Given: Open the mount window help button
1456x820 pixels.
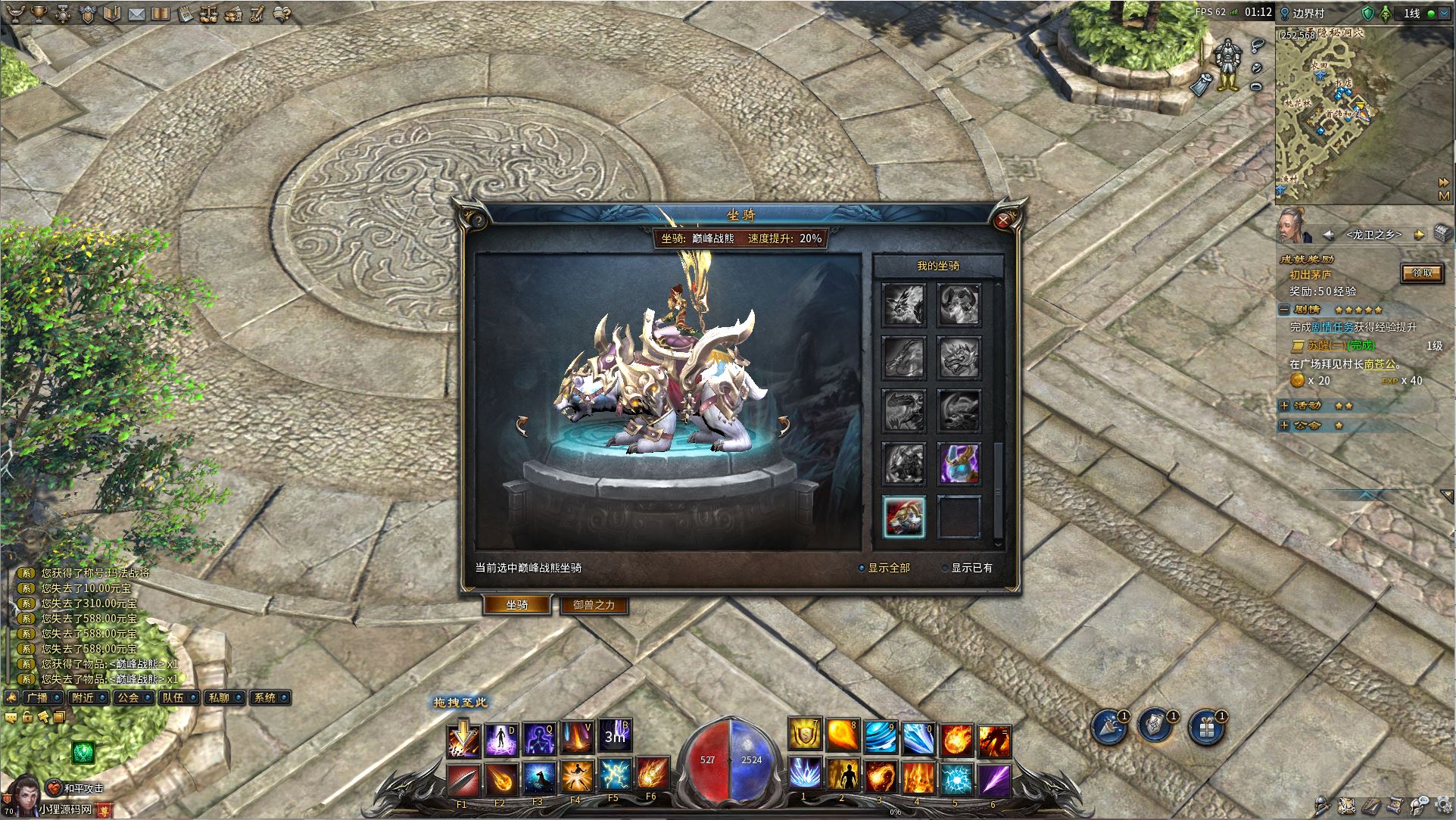Looking at the screenshot, I should click(x=479, y=221).
